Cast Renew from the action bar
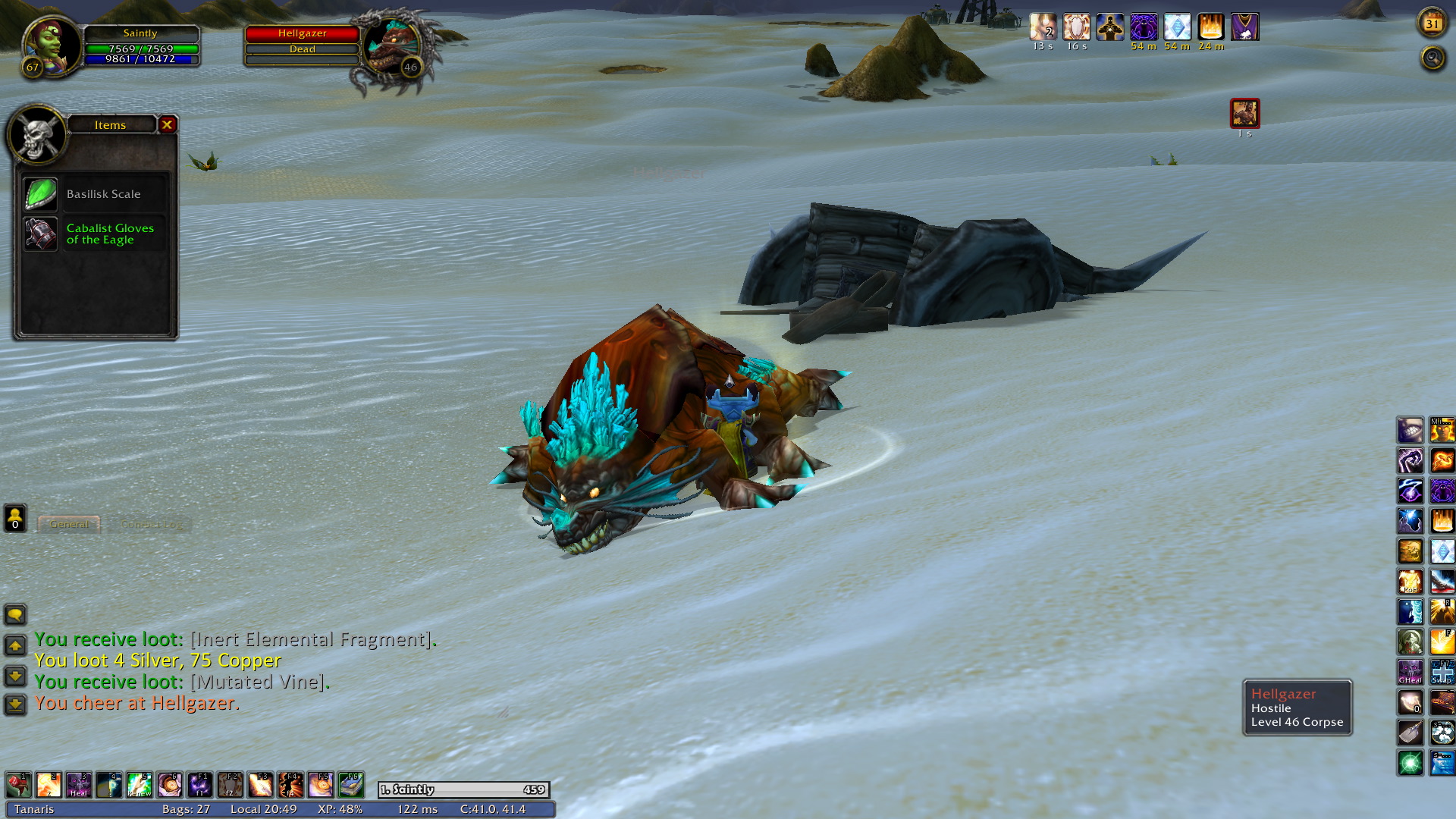 [140, 785]
